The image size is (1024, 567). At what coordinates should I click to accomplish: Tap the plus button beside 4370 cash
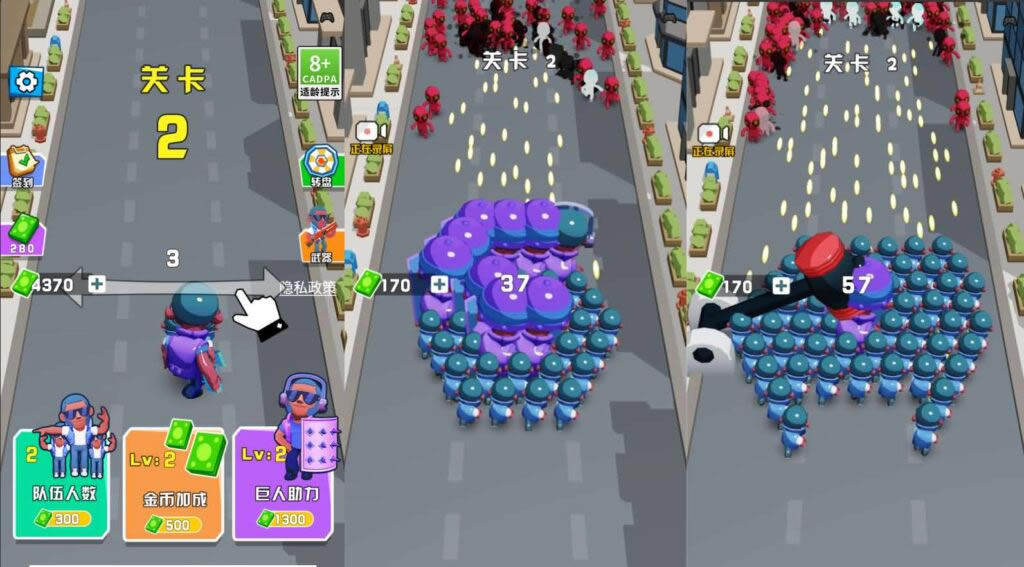point(96,285)
